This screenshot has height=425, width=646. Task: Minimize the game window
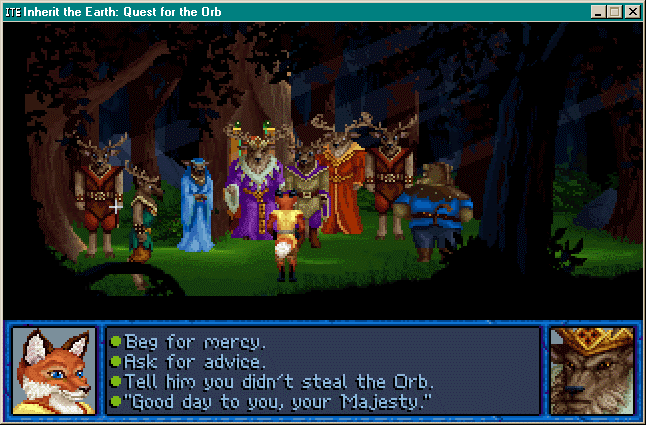tap(599, 12)
